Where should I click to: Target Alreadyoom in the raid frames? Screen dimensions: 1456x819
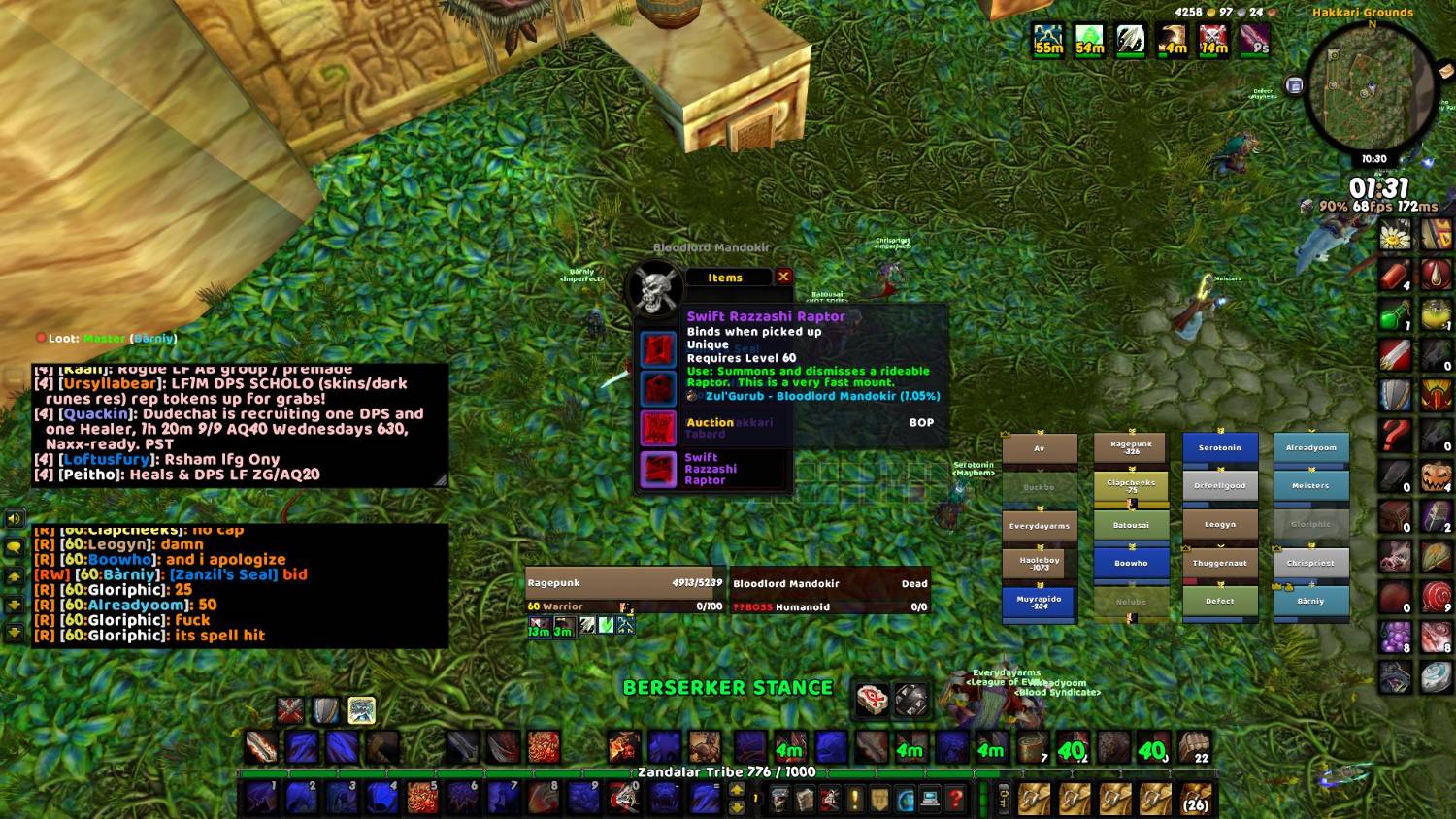coord(1310,448)
